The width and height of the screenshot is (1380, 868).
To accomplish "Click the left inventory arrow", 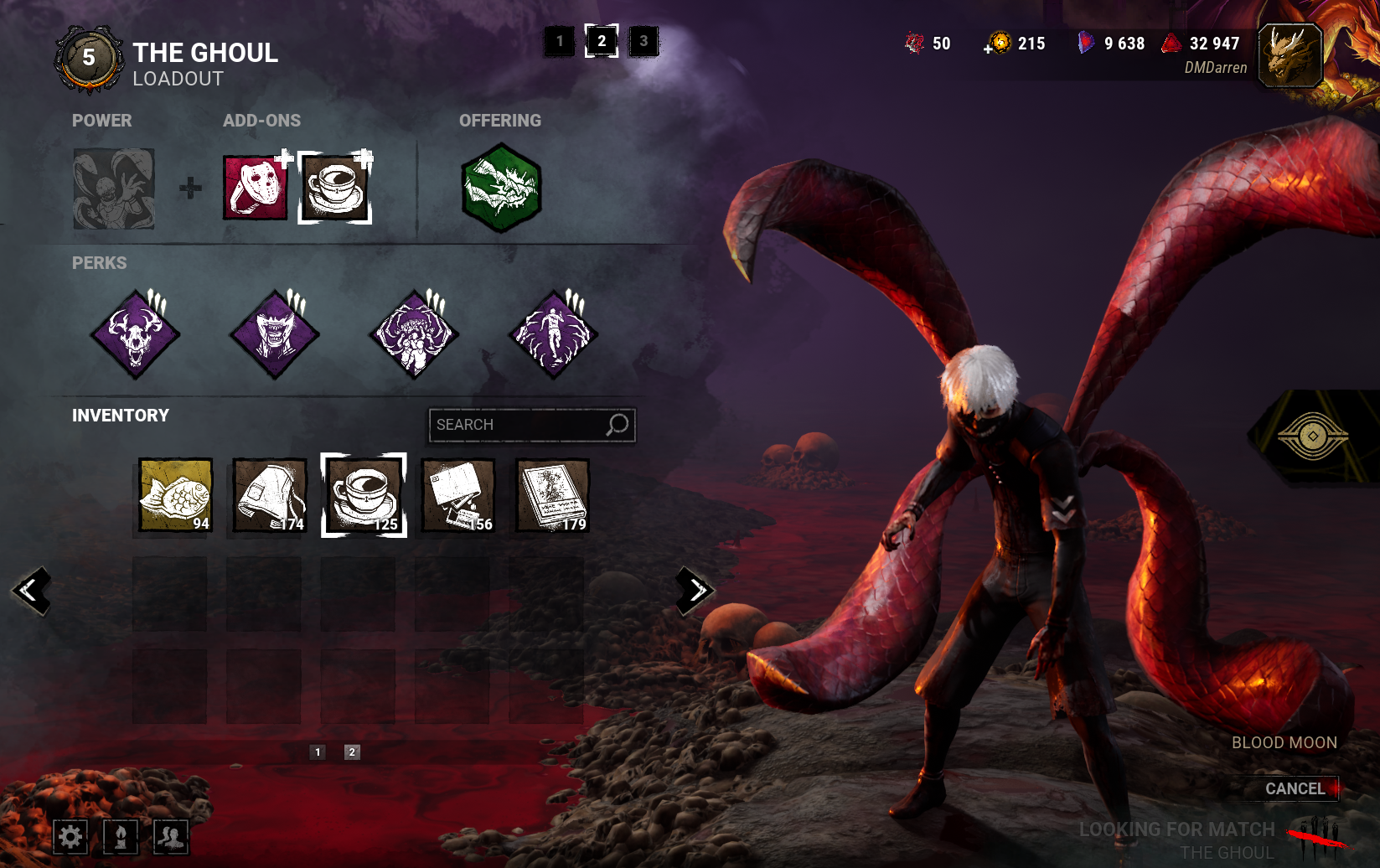I will click(x=31, y=591).
